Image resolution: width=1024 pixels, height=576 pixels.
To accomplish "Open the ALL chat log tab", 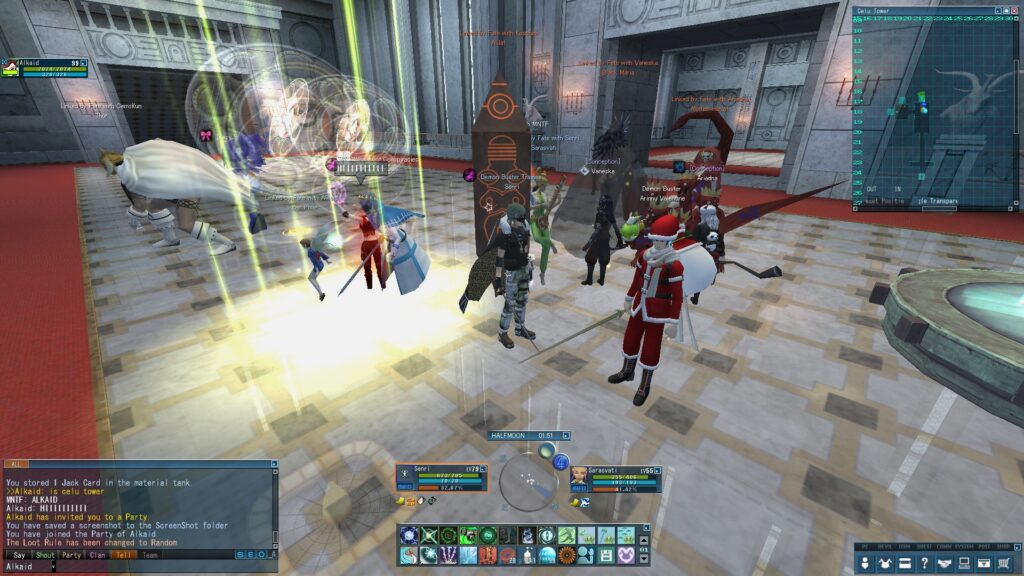I will point(16,465).
